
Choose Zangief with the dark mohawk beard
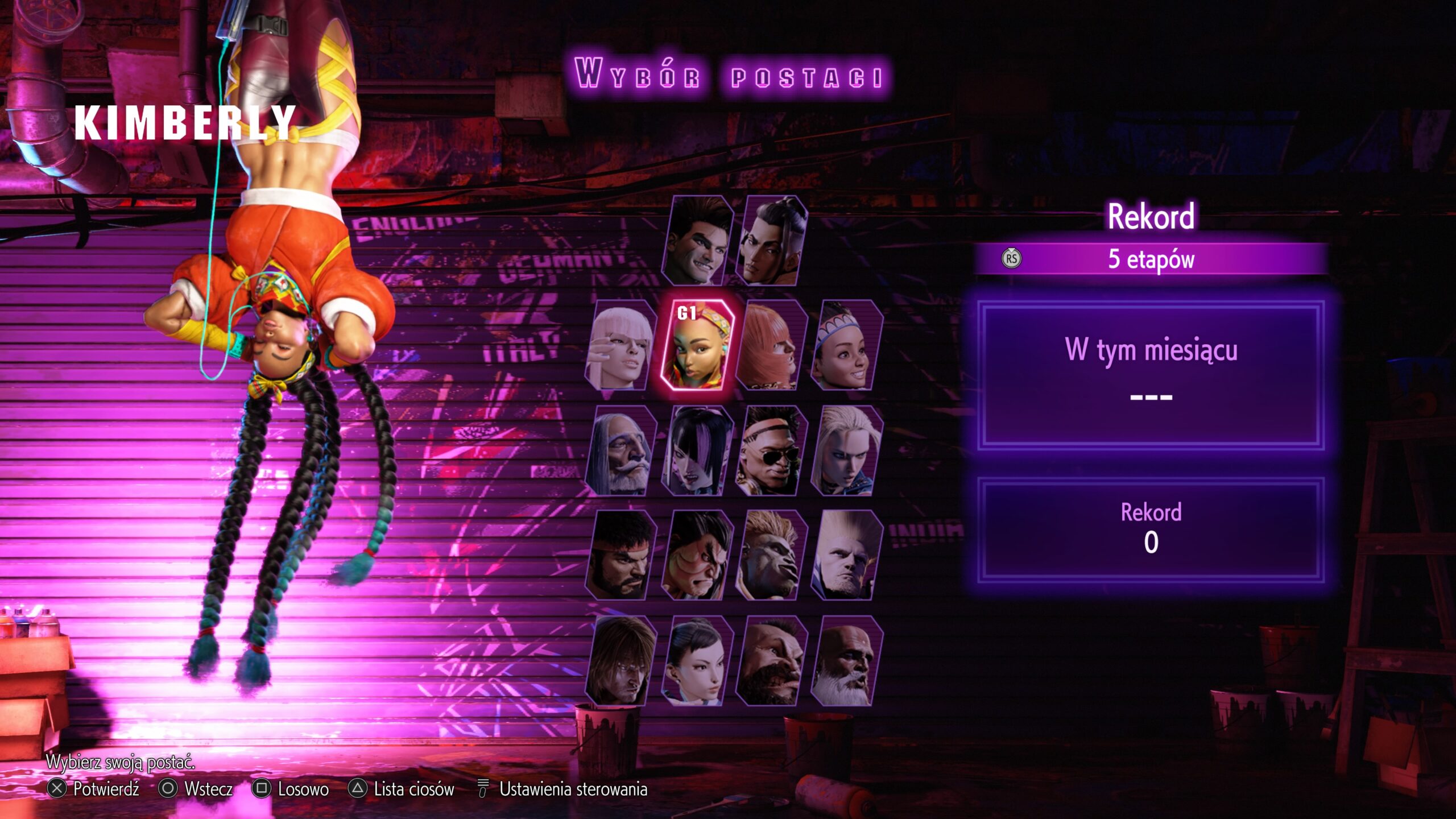(x=771, y=661)
